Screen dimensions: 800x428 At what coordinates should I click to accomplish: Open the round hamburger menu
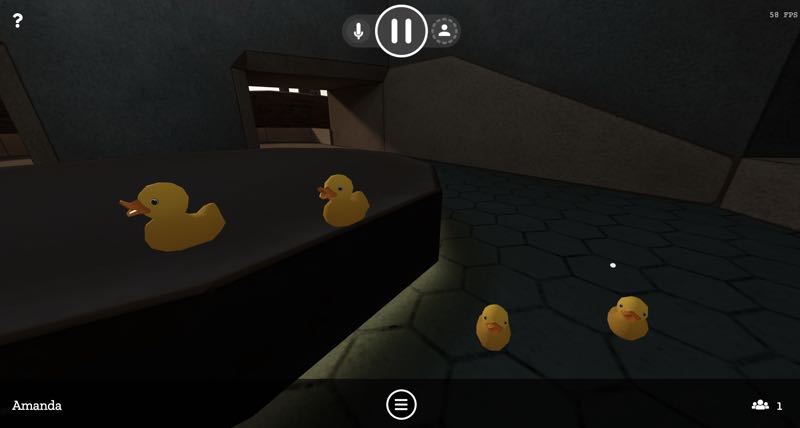[x=401, y=404]
